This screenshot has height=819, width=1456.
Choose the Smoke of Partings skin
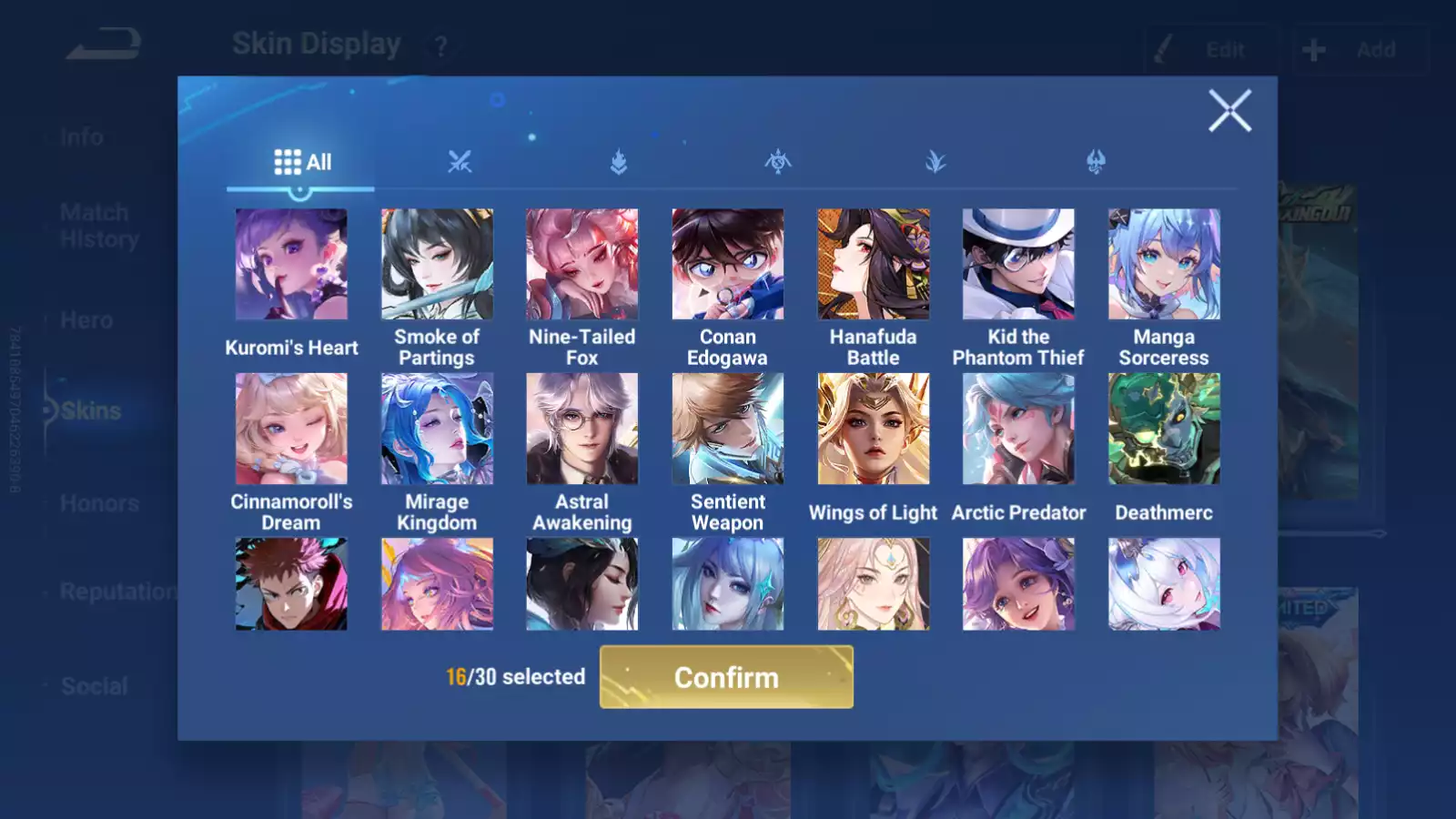(437, 265)
